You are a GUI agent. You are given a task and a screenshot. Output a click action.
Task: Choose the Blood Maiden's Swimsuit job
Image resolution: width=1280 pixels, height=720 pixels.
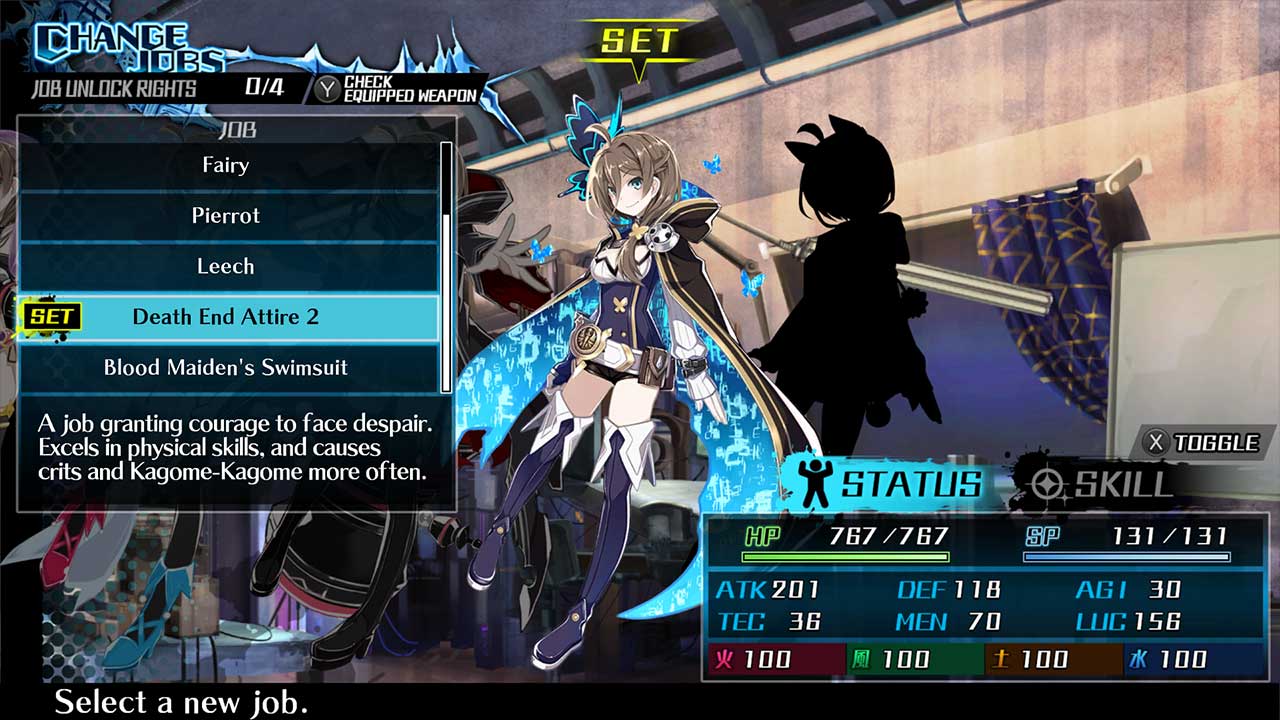pos(225,368)
